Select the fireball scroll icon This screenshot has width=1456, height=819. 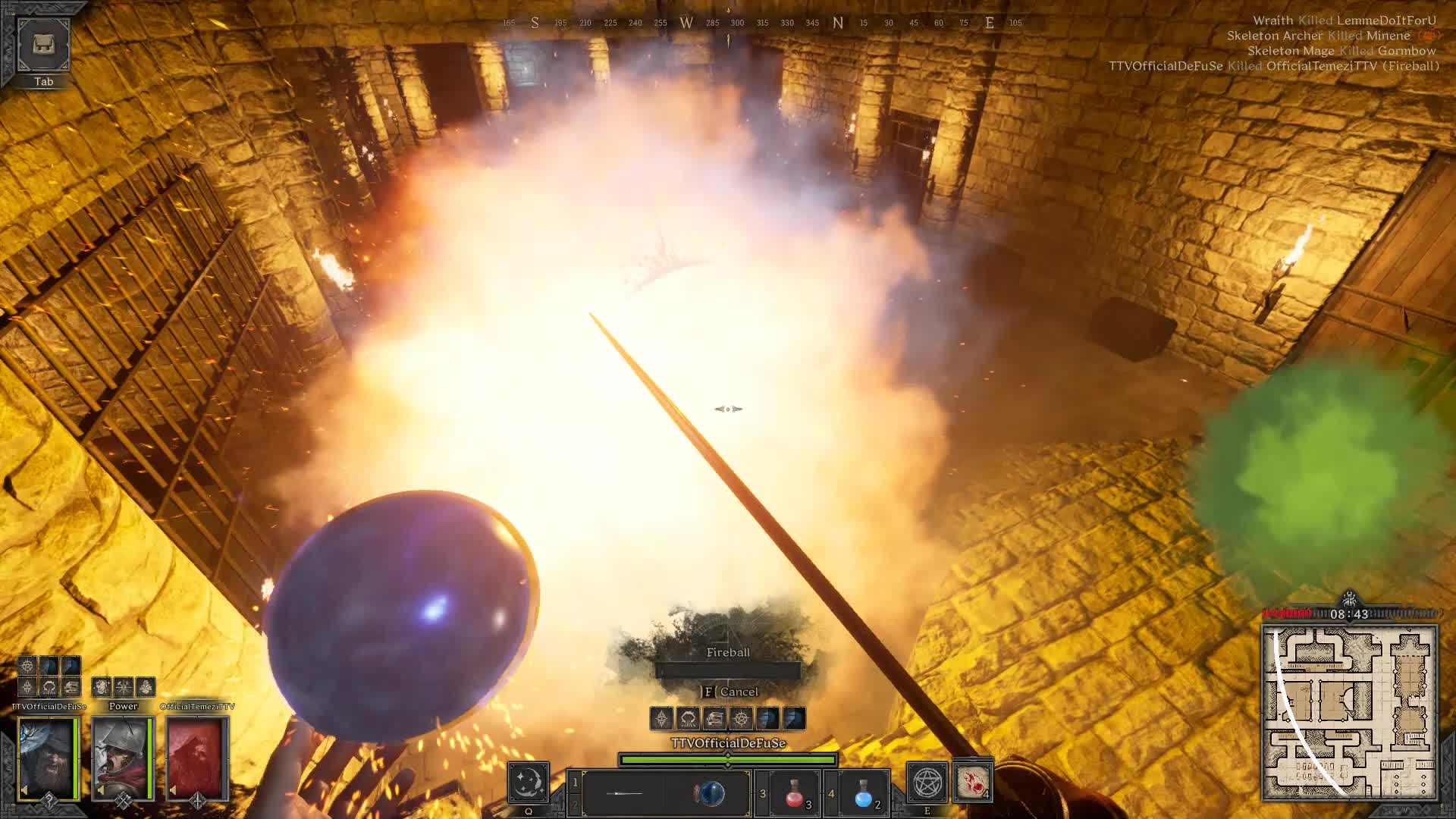(x=973, y=781)
